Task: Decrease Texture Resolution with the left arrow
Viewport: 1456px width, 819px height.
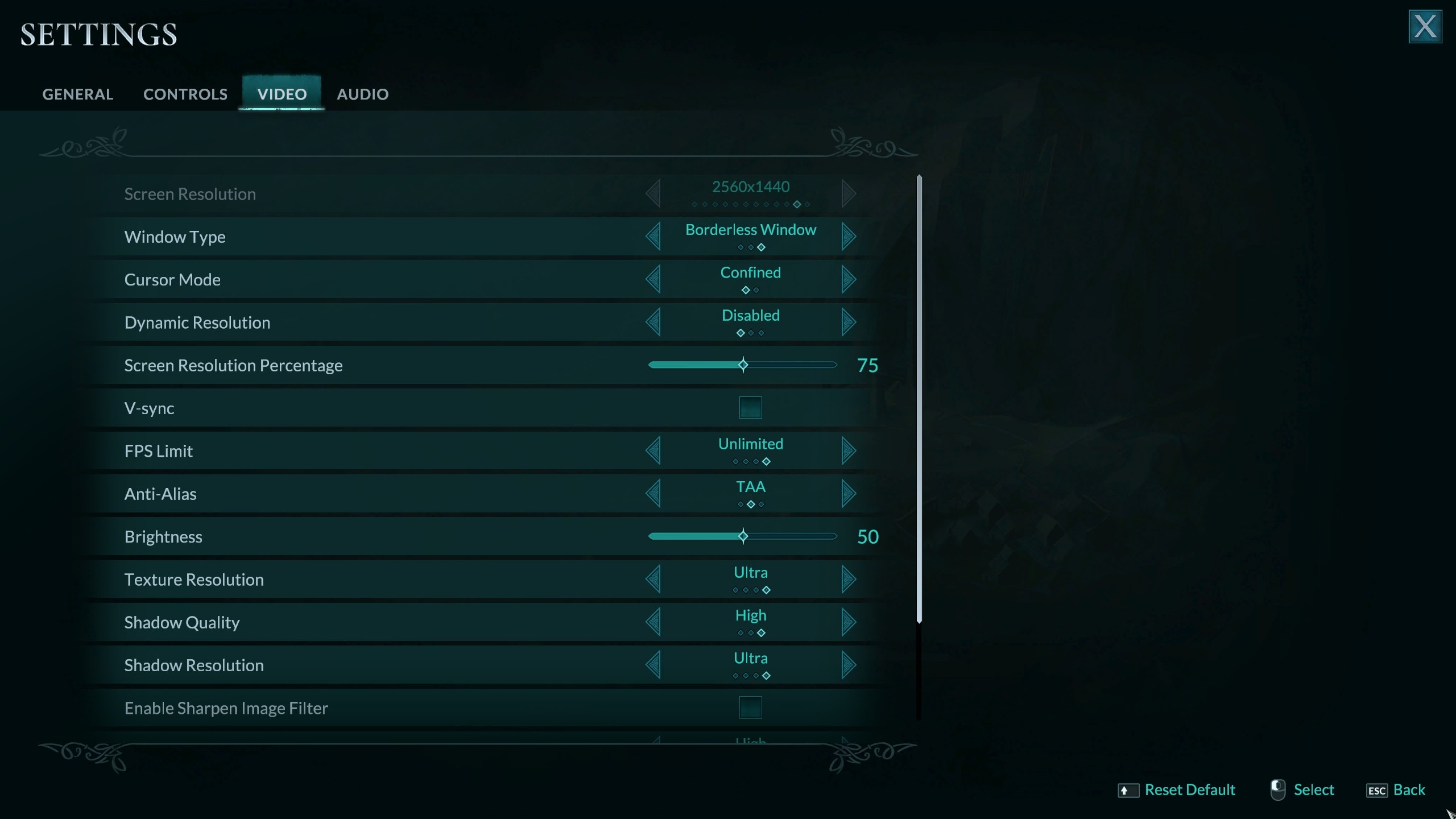Action: (653, 579)
